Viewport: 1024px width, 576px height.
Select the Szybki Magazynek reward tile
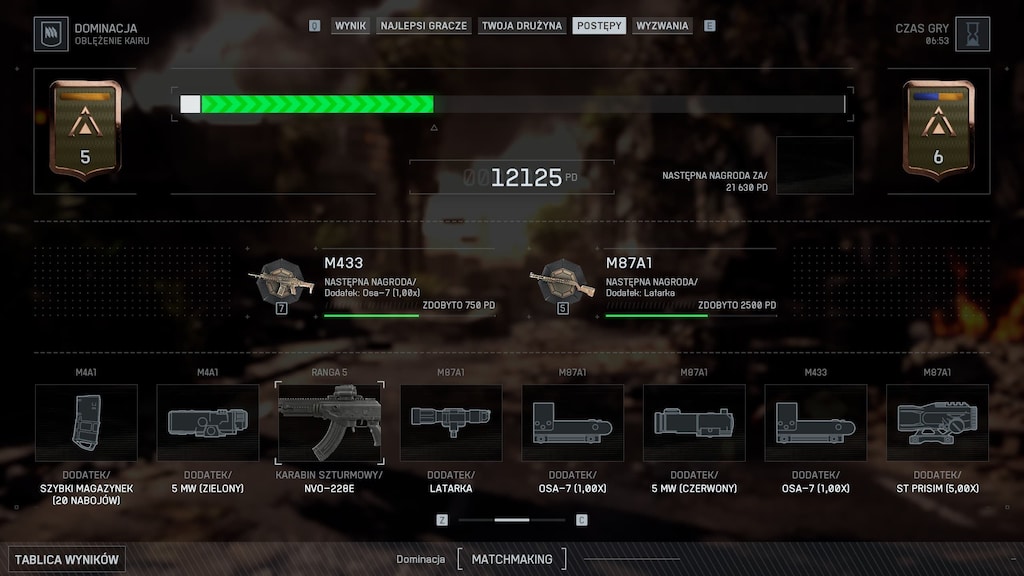point(86,423)
